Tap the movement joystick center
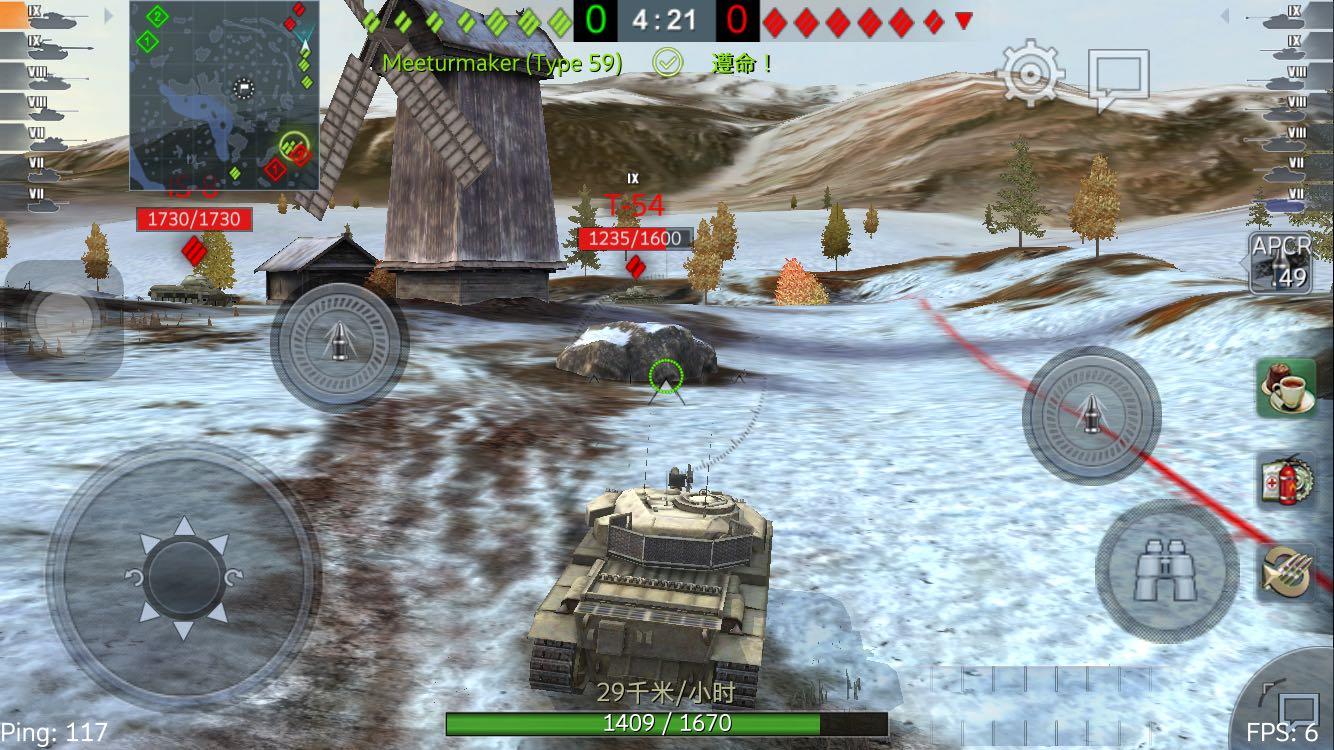The width and height of the screenshot is (1334, 750). [x=184, y=577]
